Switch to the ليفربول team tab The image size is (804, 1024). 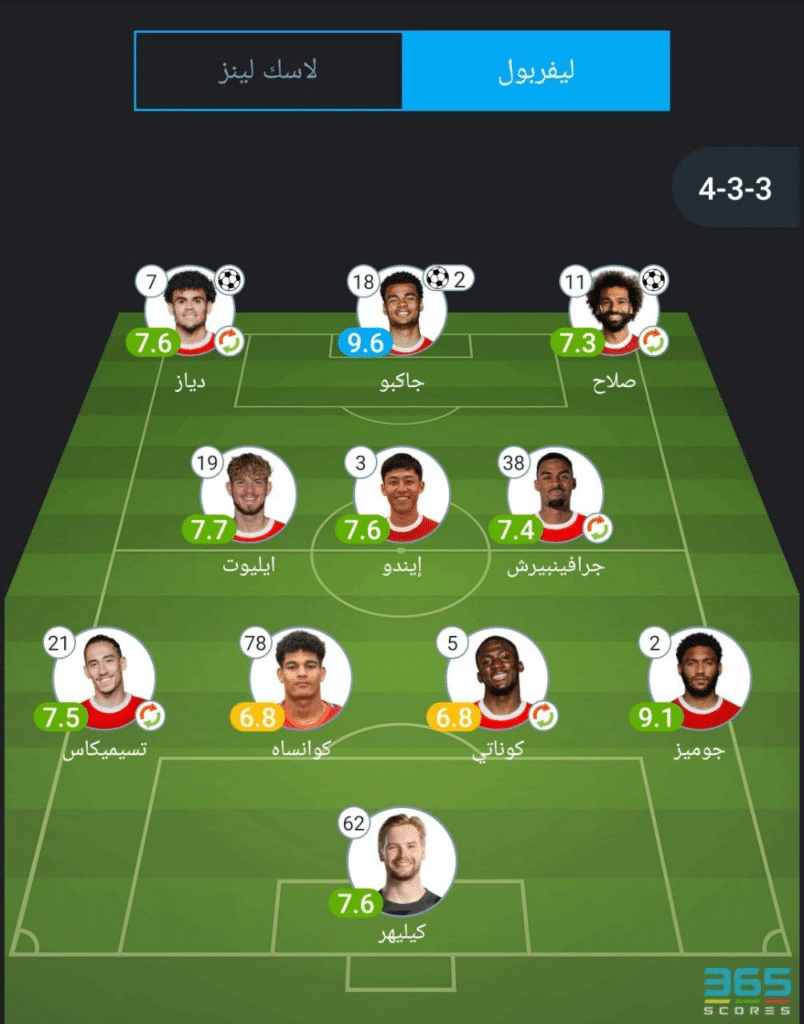tap(536, 71)
